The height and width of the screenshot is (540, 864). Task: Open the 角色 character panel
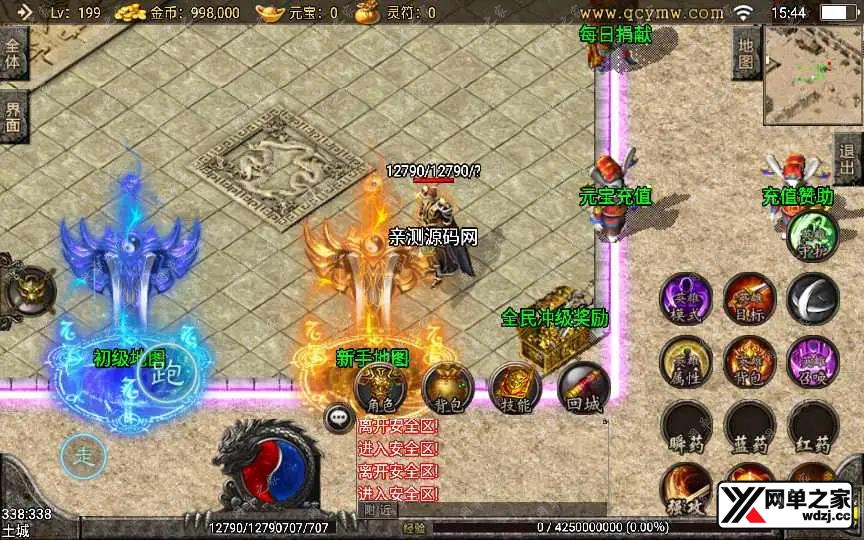[x=381, y=388]
